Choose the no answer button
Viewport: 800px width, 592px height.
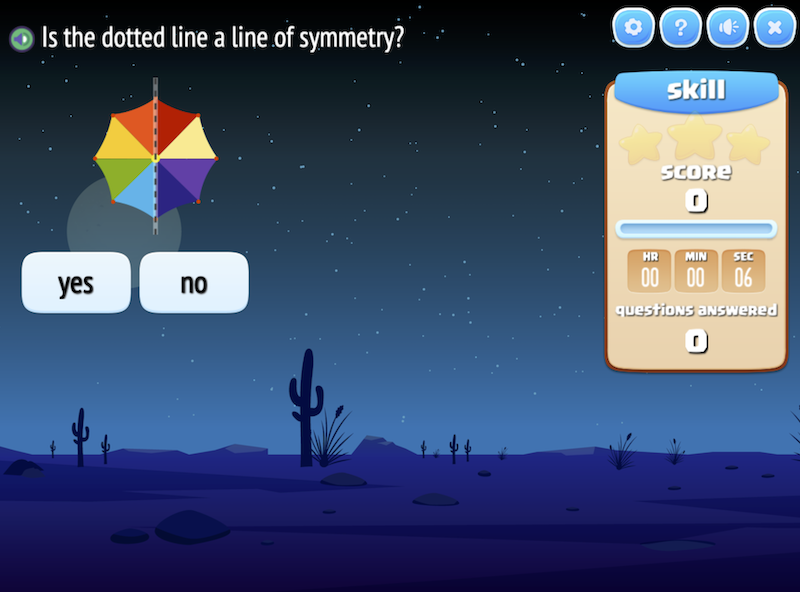pos(193,283)
